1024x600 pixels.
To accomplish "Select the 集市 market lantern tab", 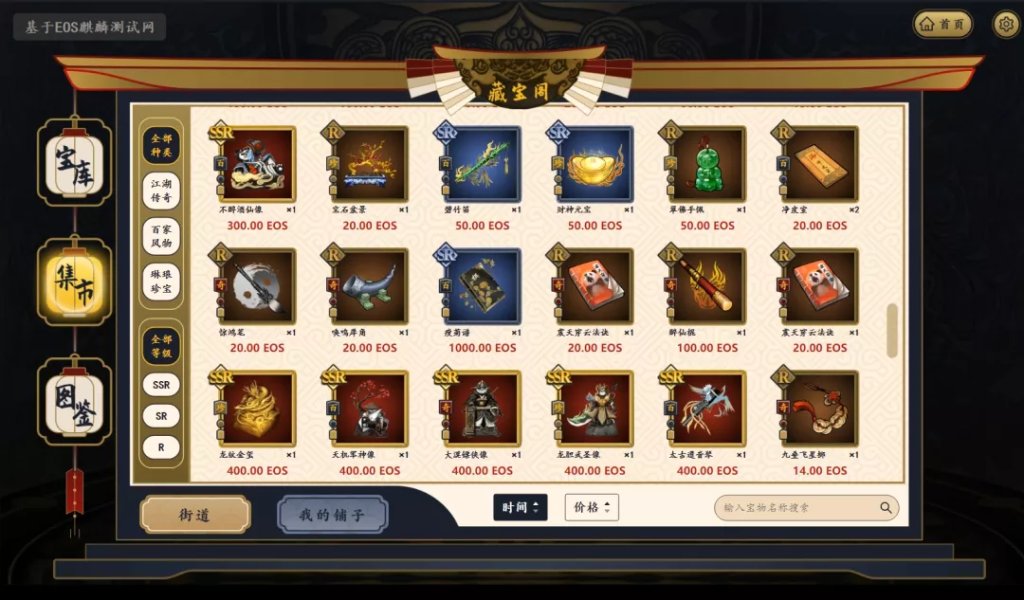I will (74, 283).
